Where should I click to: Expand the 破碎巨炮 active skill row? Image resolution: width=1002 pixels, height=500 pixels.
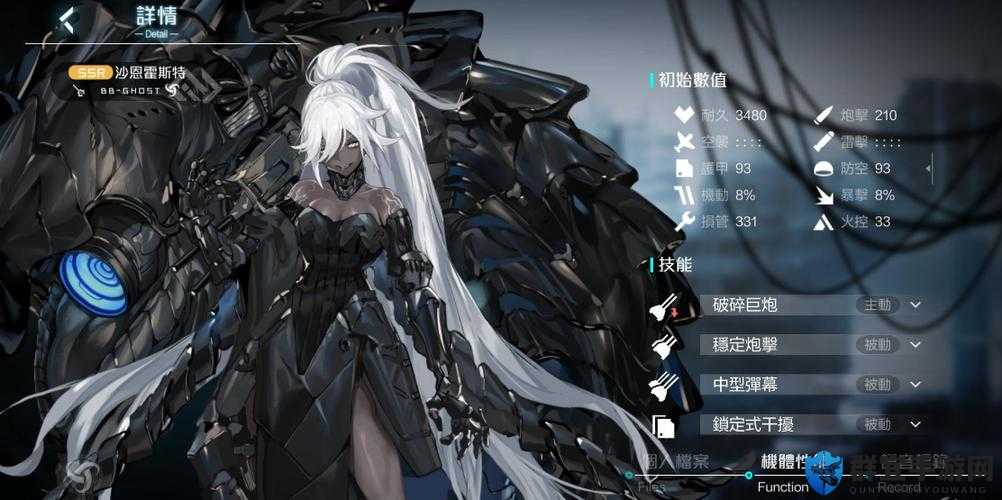(915, 304)
